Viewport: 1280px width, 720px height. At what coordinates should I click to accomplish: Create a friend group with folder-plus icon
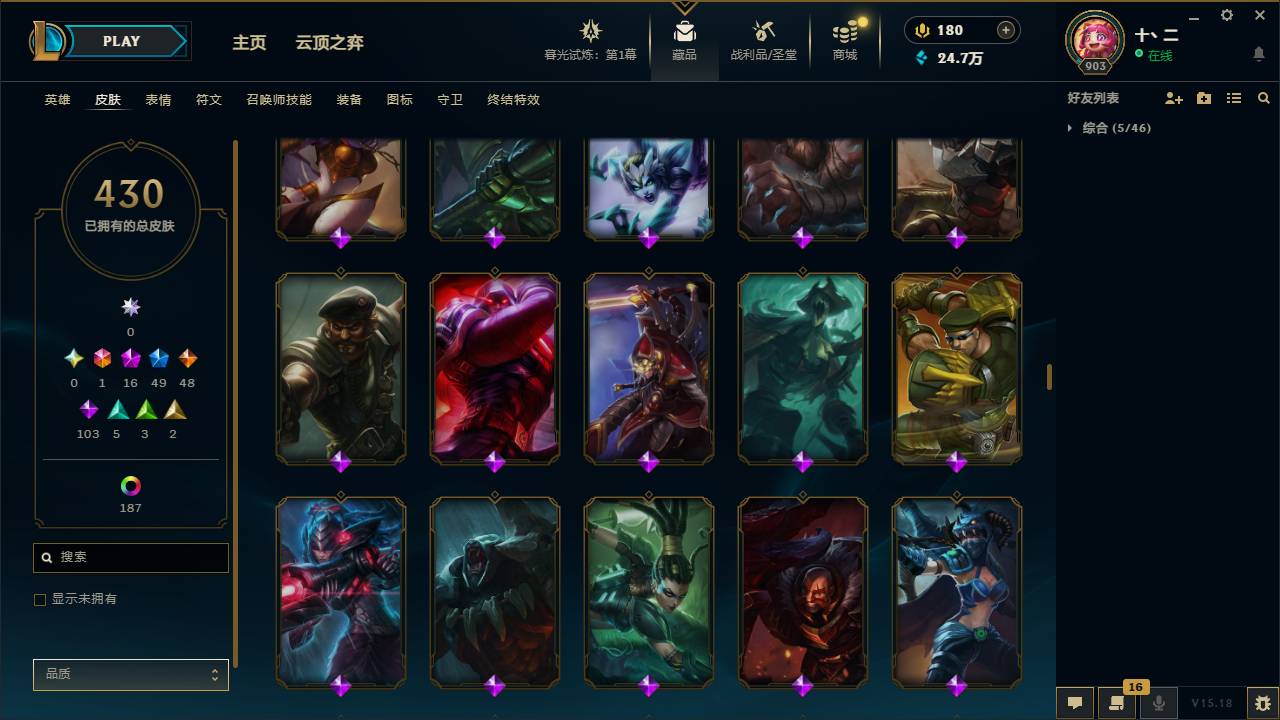click(1203, 97)
